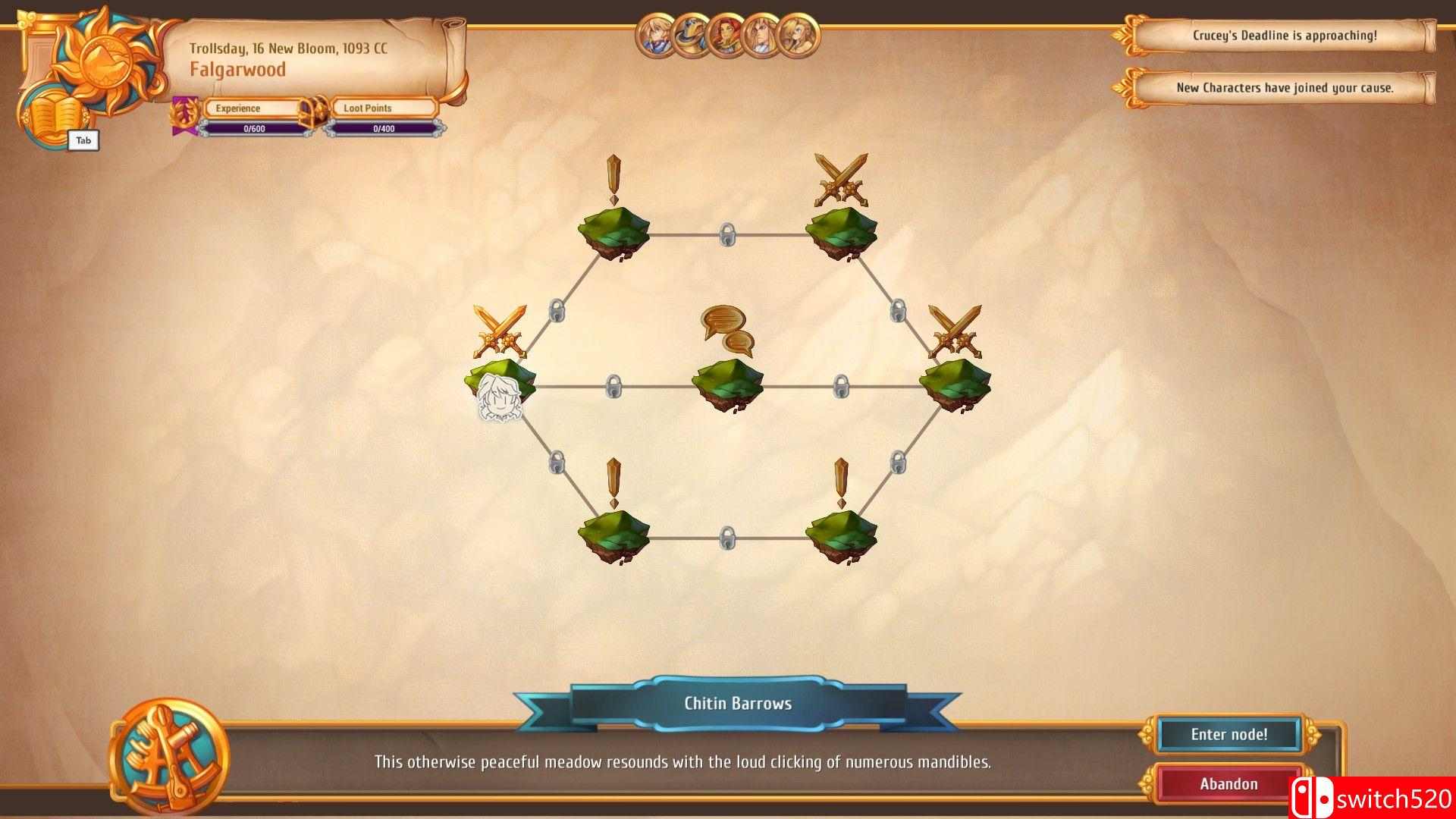
Task: Click the bottom-left treasure node island
Action: [x=614, y=535]
